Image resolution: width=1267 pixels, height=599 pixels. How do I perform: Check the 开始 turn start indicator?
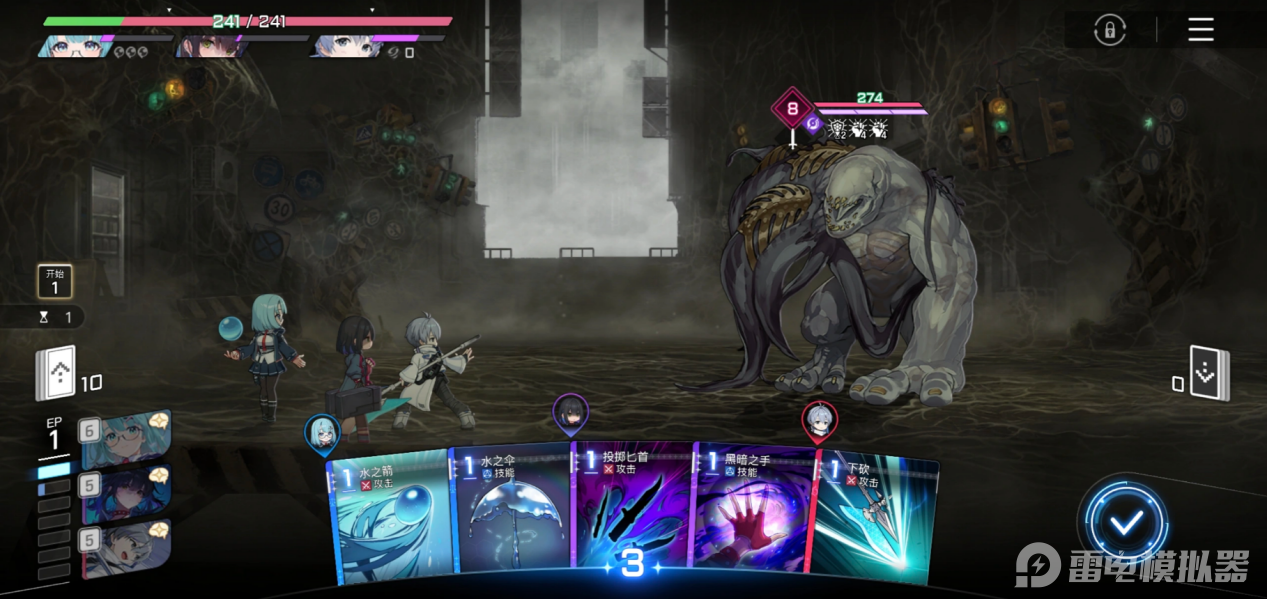(x=55, y=281)
